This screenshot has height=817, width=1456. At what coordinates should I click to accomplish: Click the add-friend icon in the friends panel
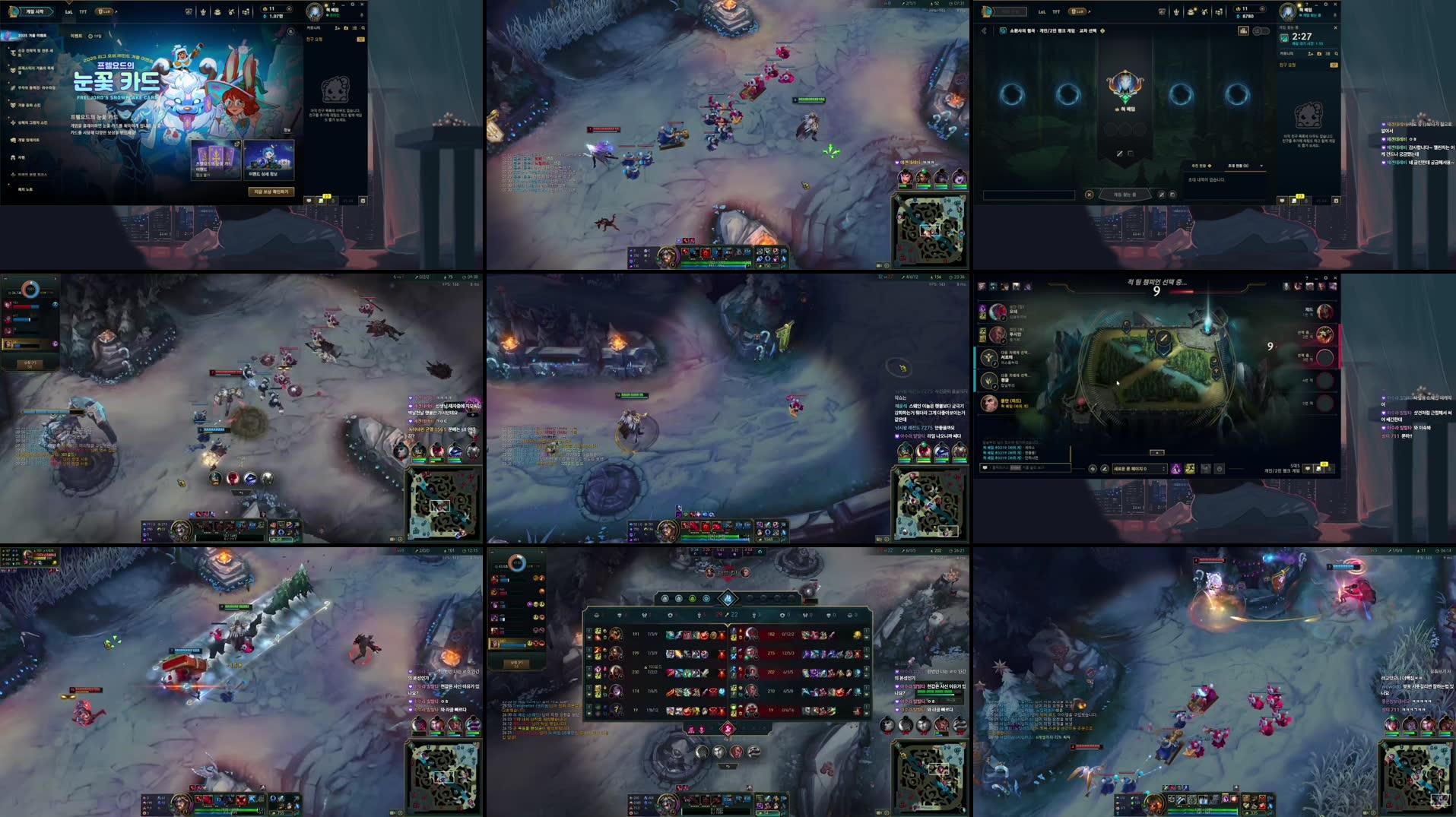1311,54
